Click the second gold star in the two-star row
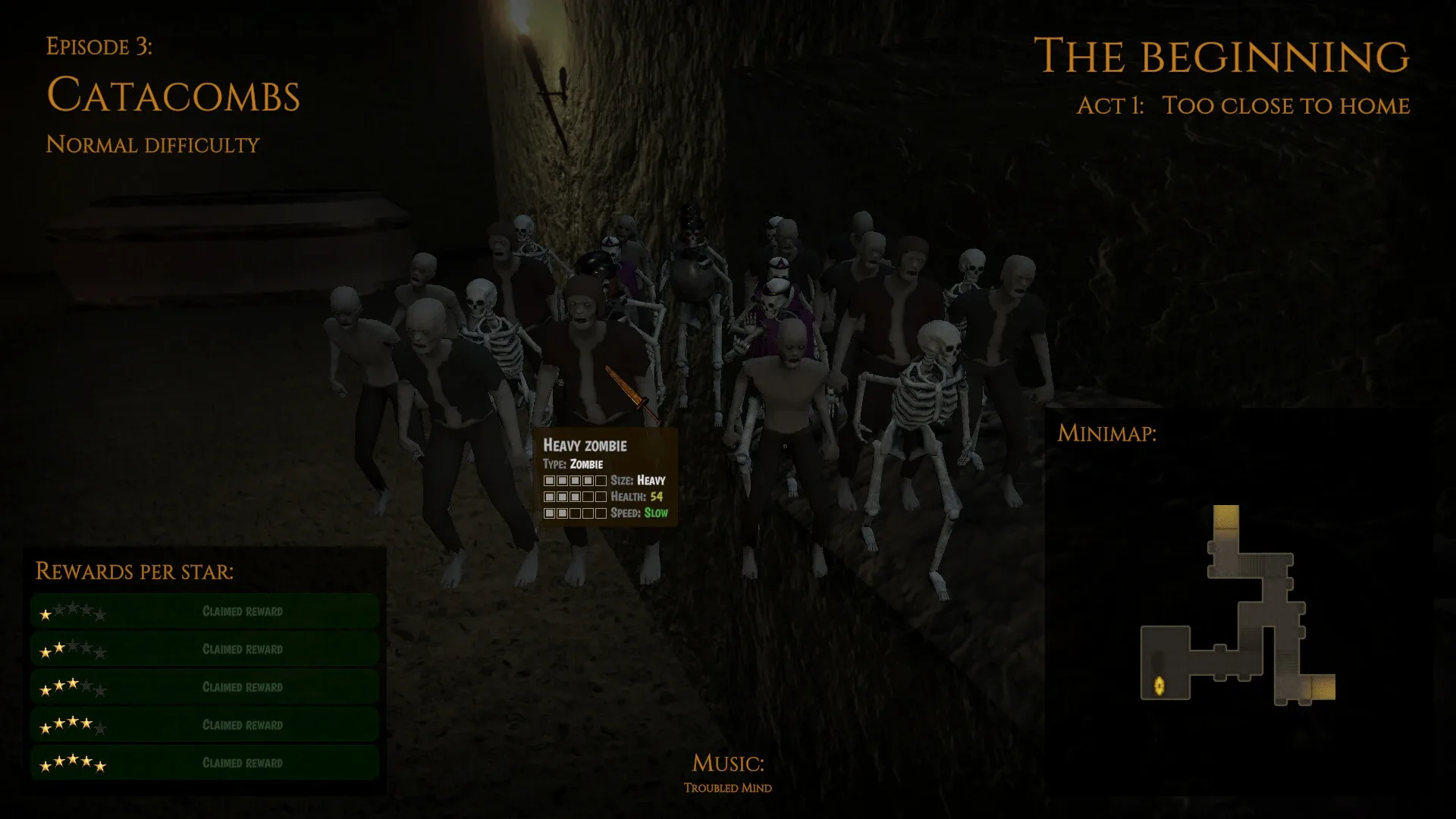Image resolution: width=1456 pixels, height=819 pixels. click(61, 651)
